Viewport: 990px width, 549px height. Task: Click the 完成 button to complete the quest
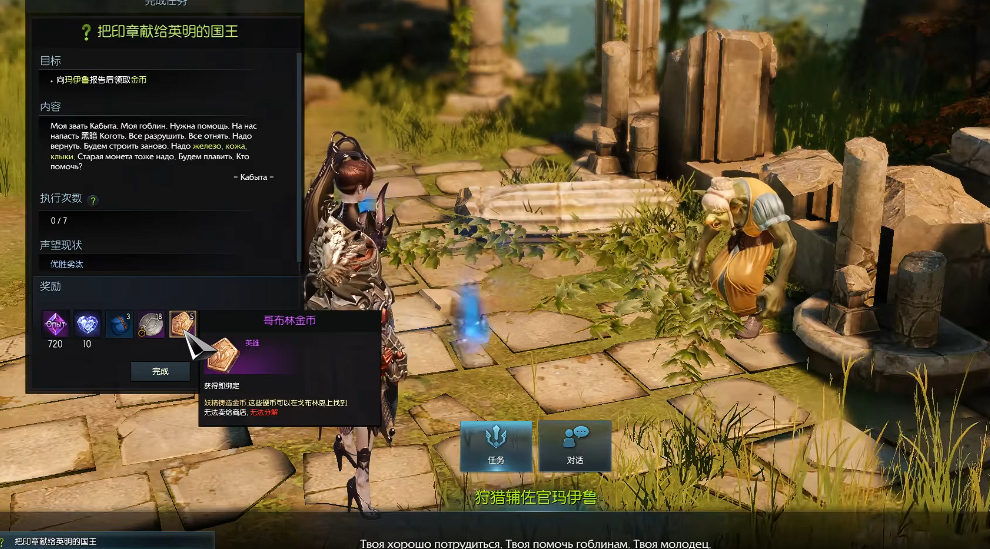click(160, 371)
